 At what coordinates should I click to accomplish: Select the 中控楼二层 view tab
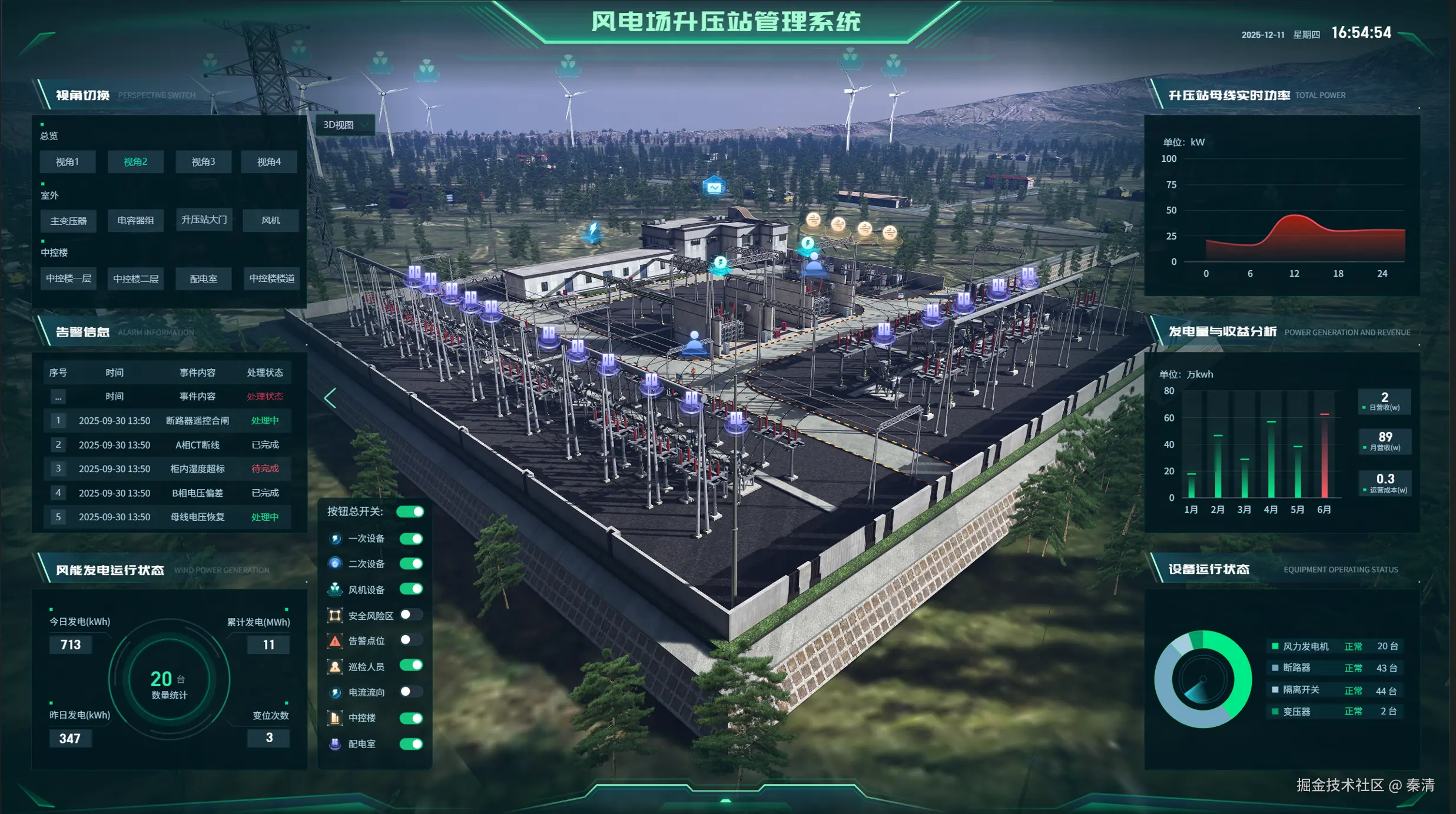point(135,278)
